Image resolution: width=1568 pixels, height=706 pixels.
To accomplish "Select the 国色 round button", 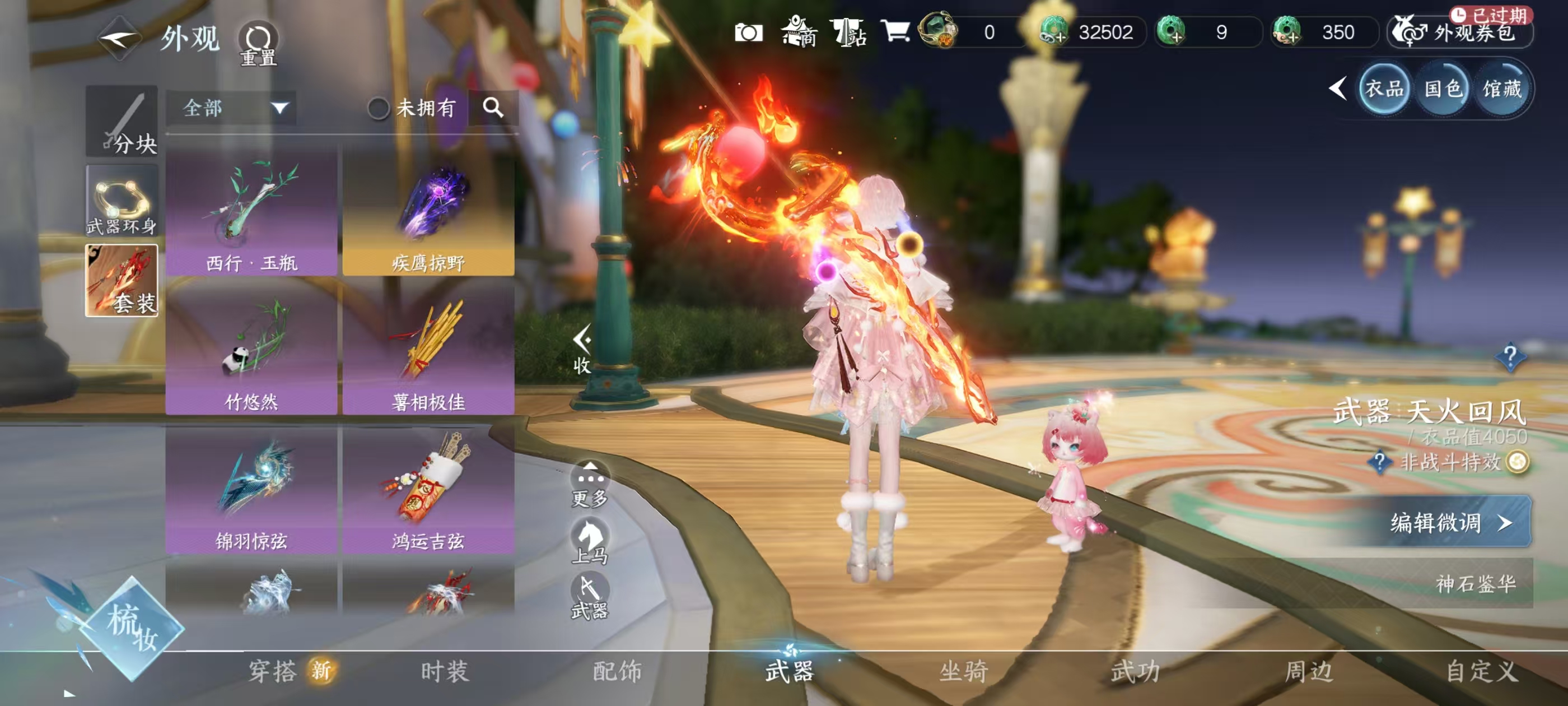I will [x=1443, y=90].
